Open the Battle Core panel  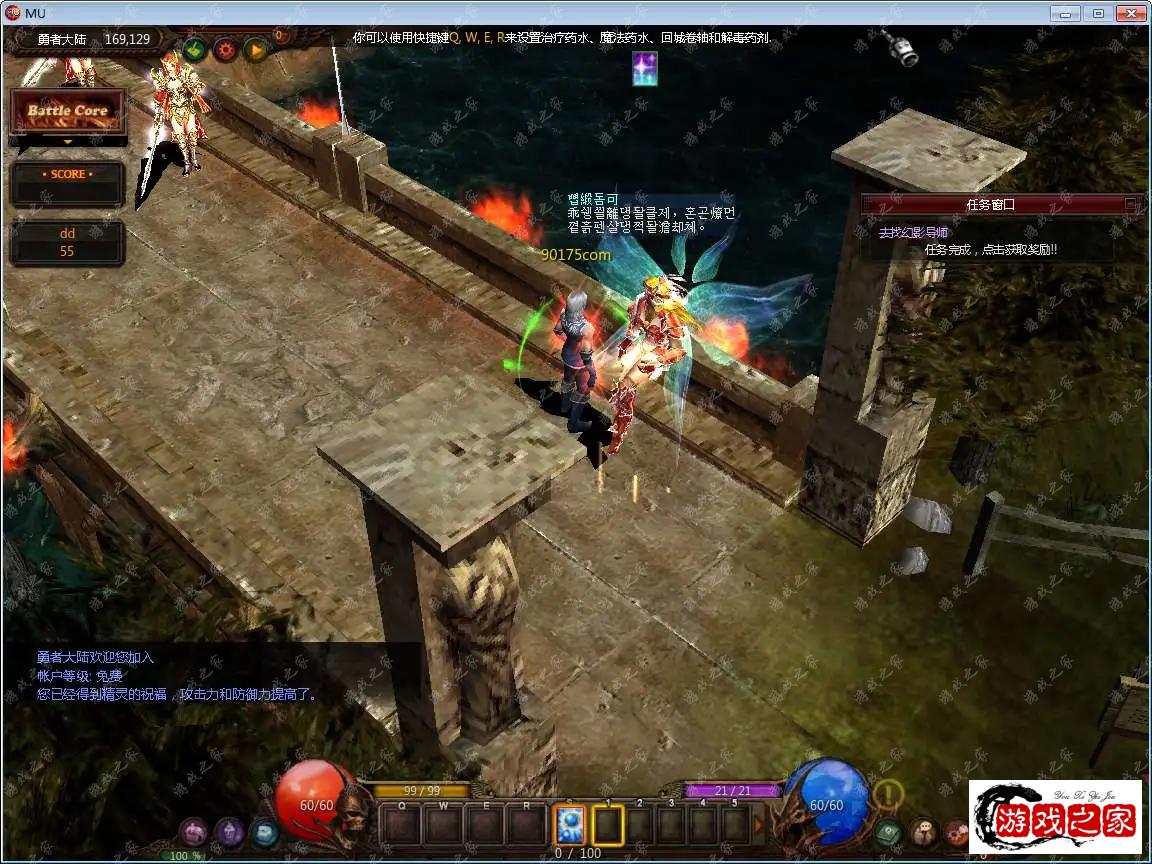67,111
